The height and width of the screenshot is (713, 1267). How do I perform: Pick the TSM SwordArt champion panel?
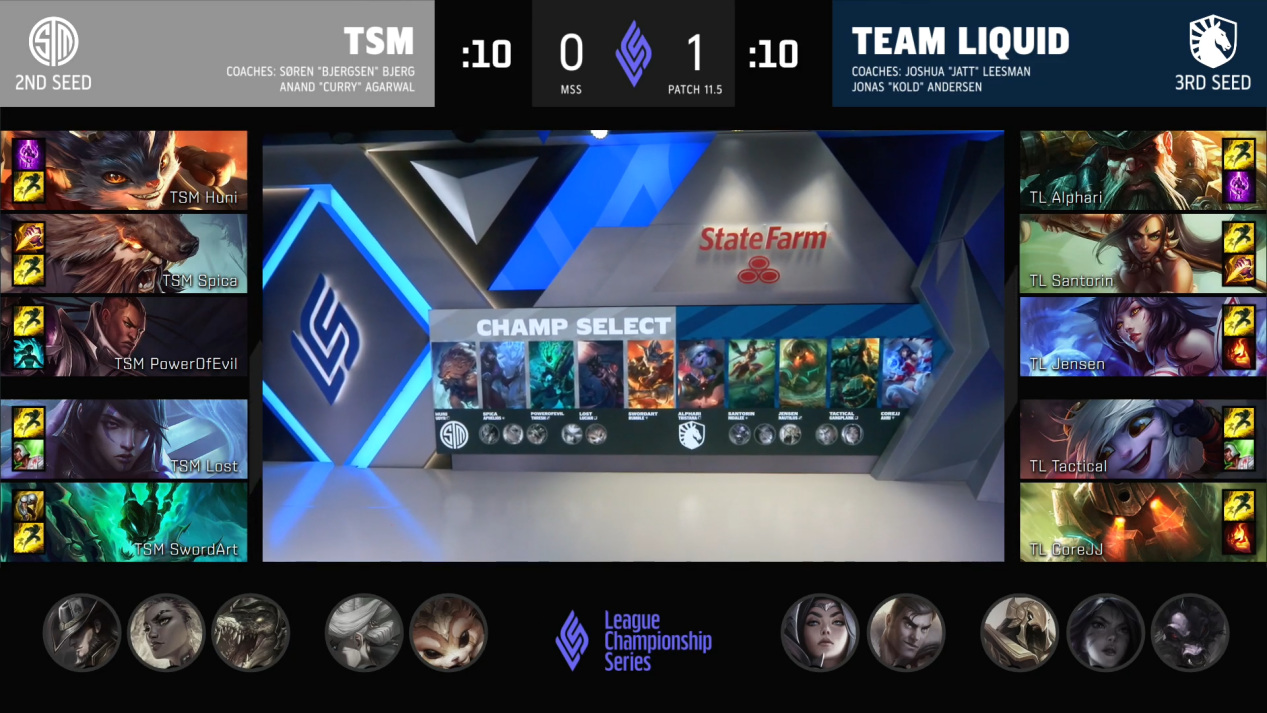(124, 521)
